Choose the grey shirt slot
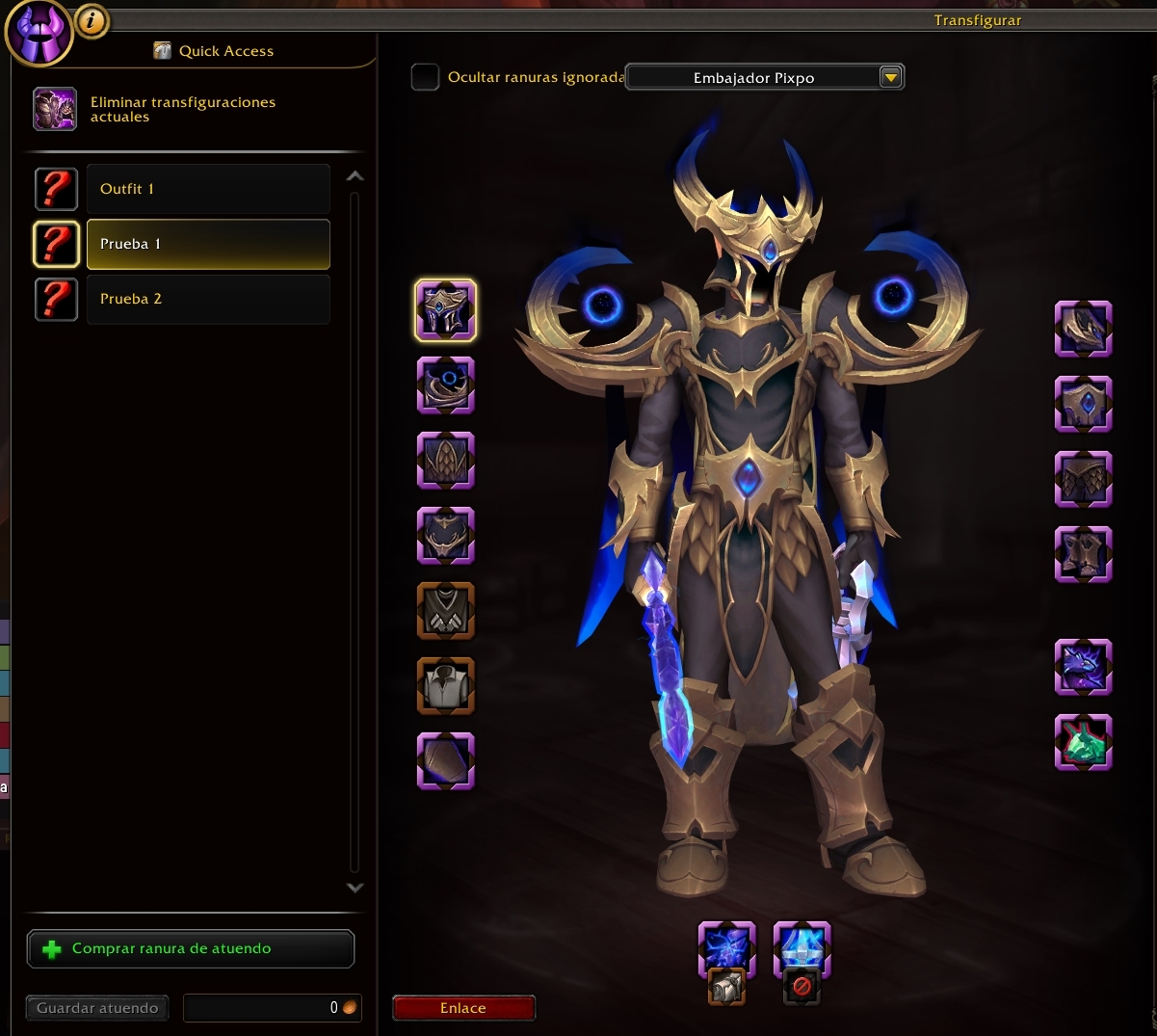Viewport: 1157px width, 1036px height. pos(445,686)
